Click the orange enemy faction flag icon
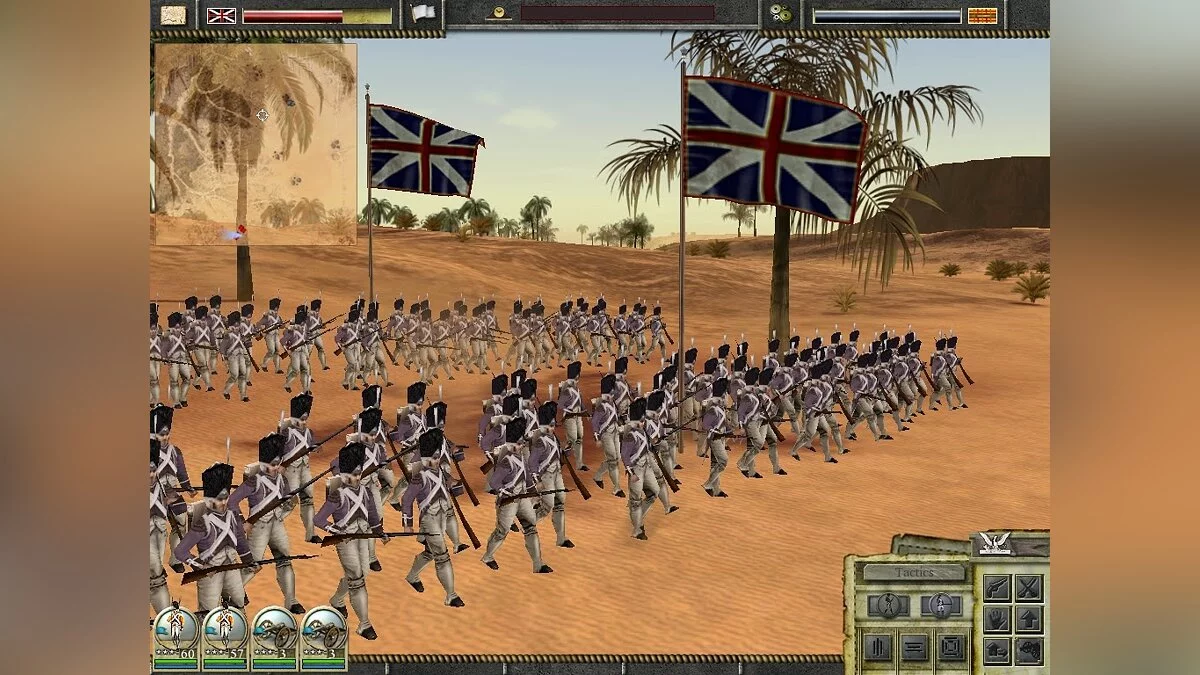Image resolution: width=1200 pixels, height=675 pixels. click(982, 15)
